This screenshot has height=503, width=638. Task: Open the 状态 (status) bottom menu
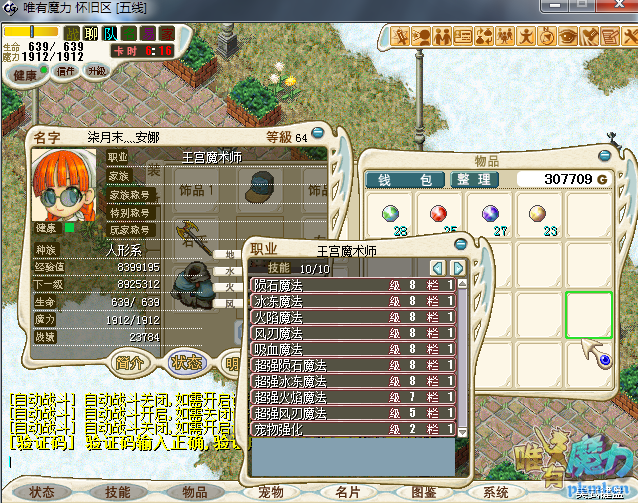tap(42, 492)
